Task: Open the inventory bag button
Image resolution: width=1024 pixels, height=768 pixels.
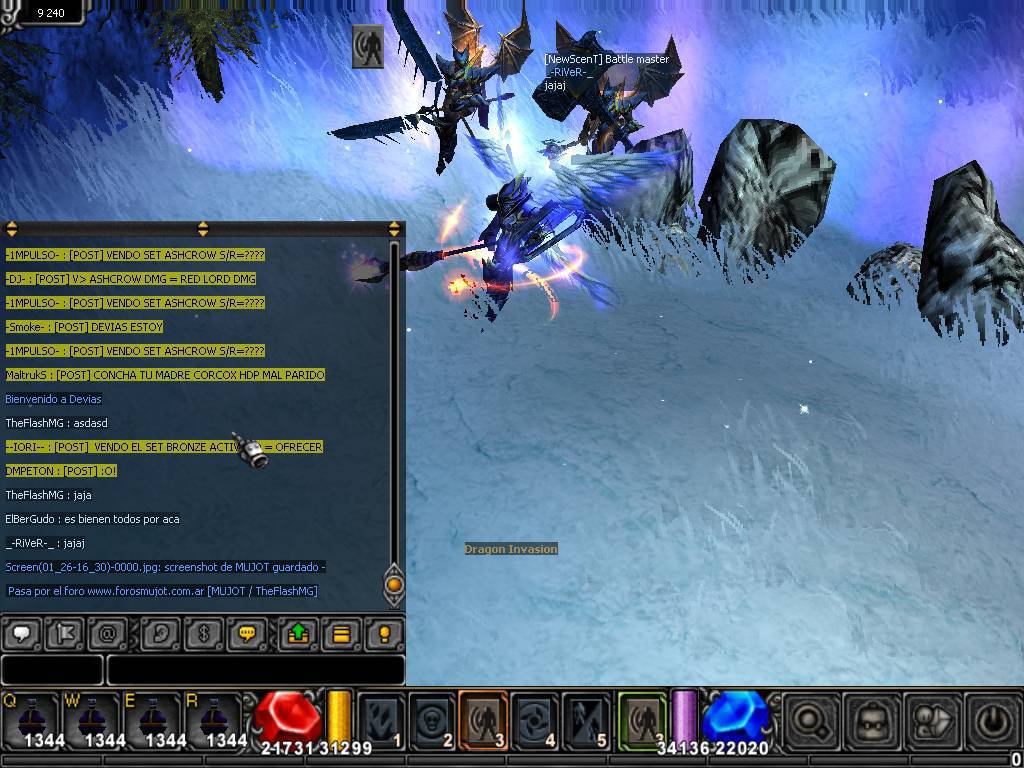Action: pyautogui.click(x=871, y=719)
